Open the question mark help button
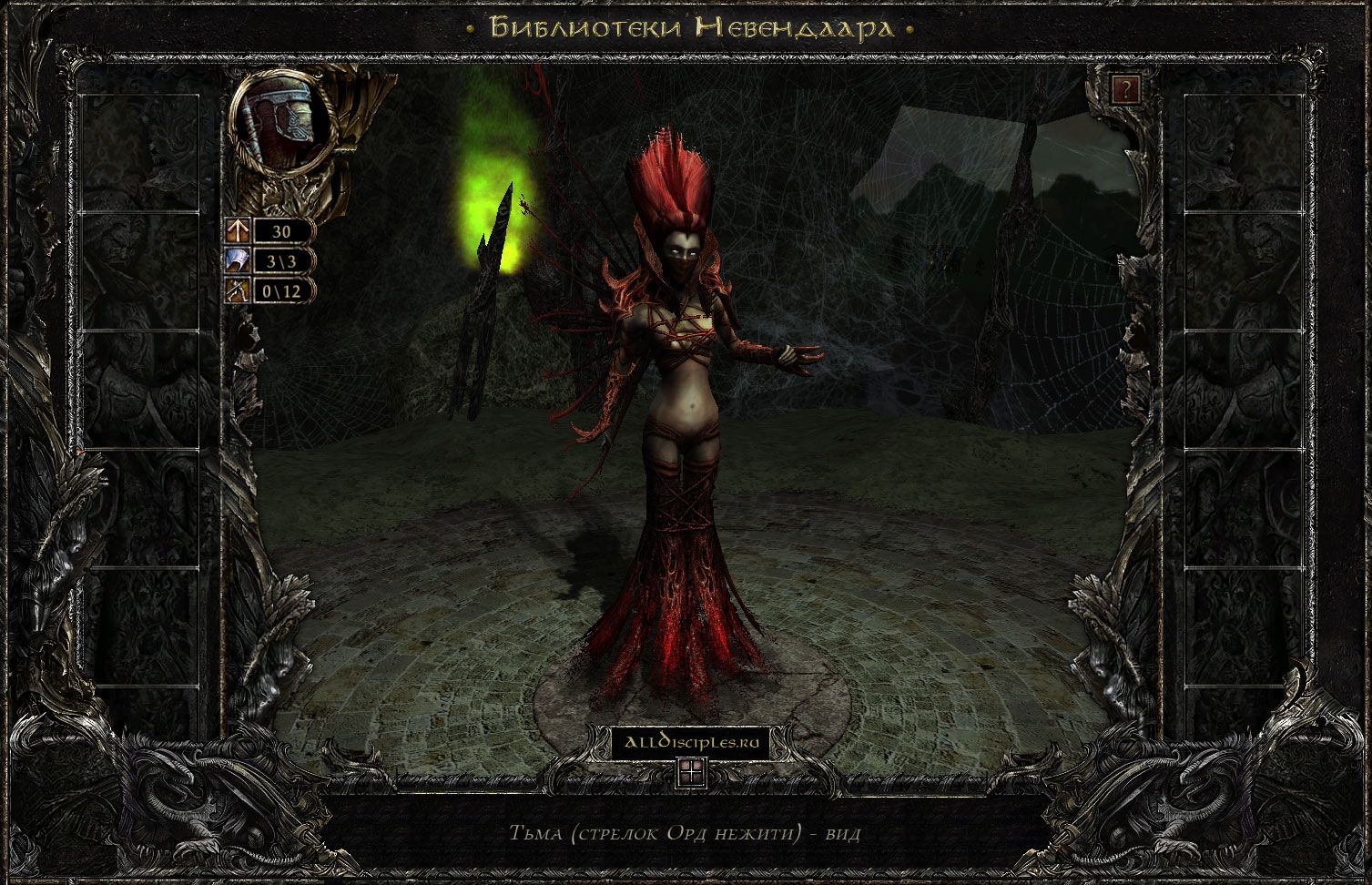 click(1126, 89)
